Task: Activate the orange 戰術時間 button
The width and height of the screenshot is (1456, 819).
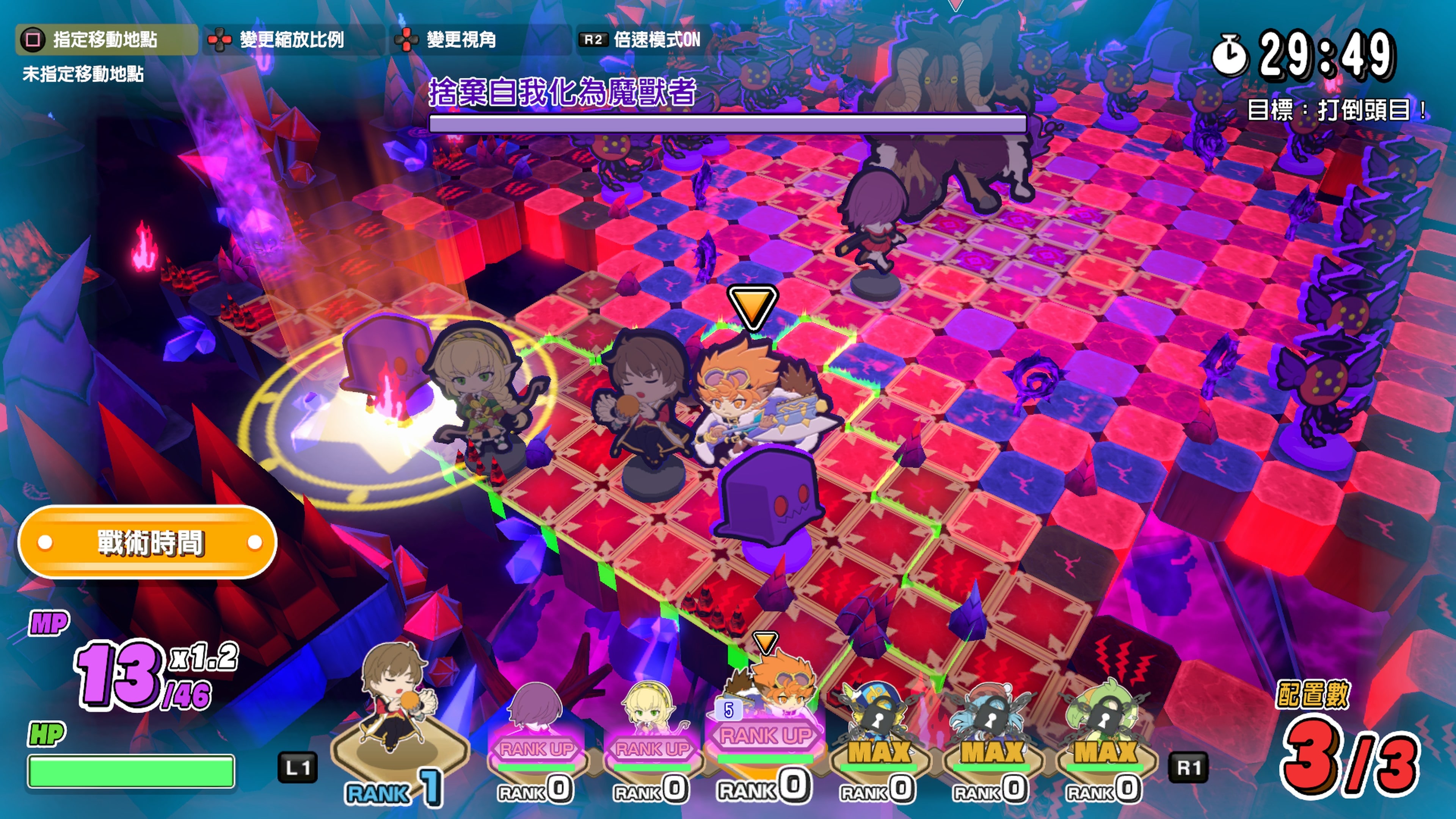Action: tap(148, 543)
